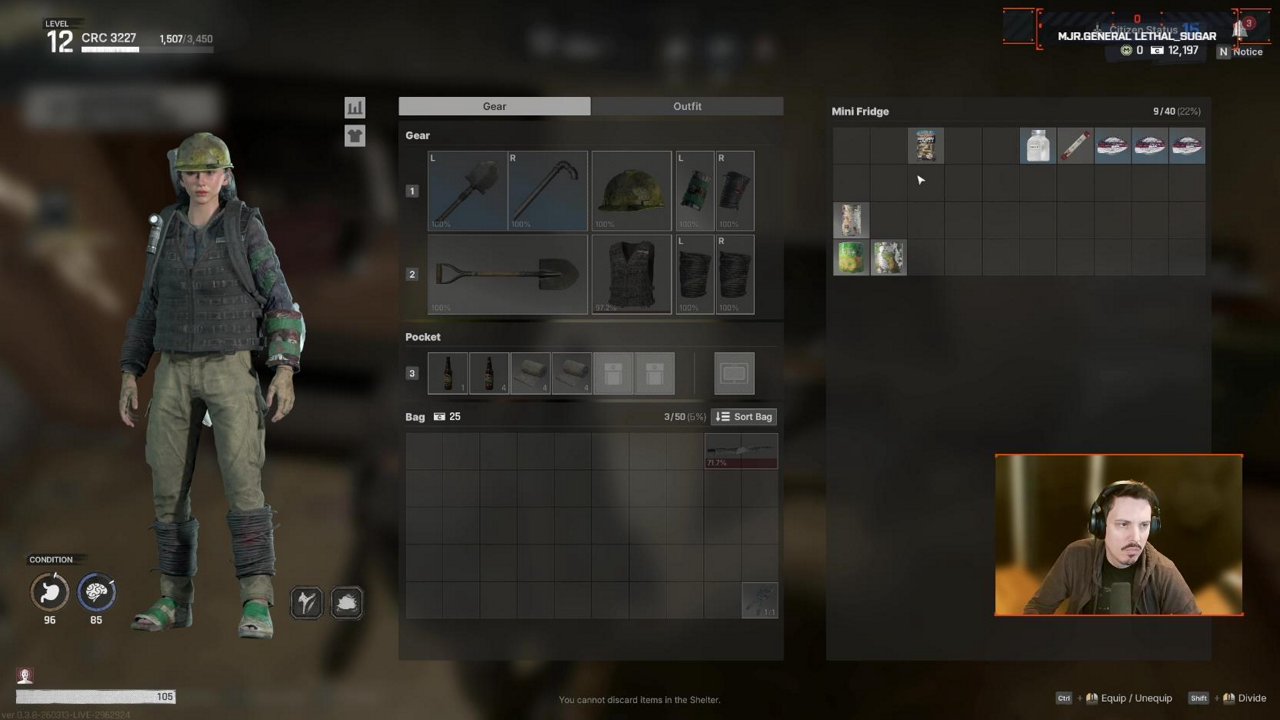Viewport: 1280px width, 720px height.
Task: Select the red-capped tube in Mini Fridge
Action: point(1075,146)
